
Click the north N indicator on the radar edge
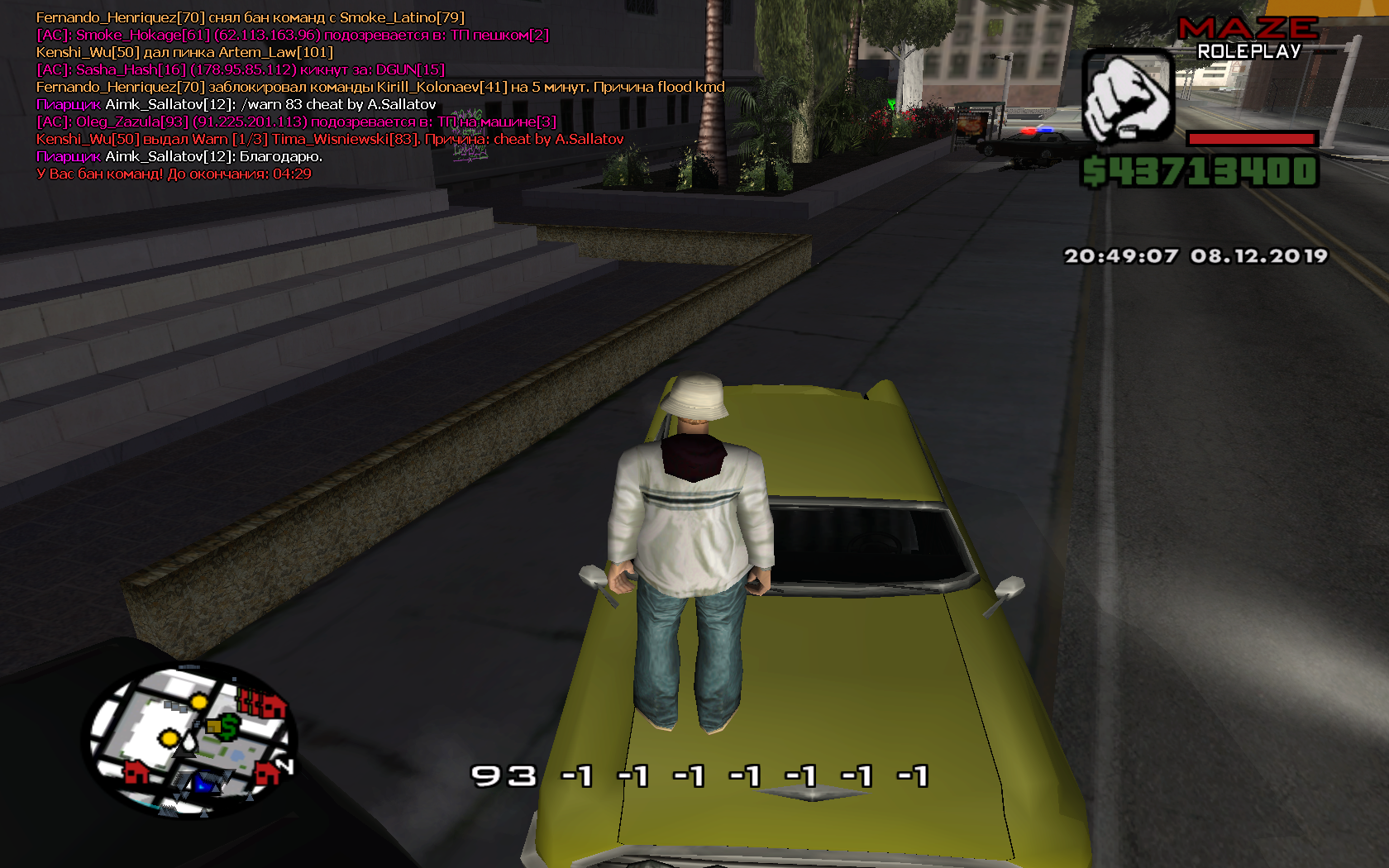click(284, 765)
